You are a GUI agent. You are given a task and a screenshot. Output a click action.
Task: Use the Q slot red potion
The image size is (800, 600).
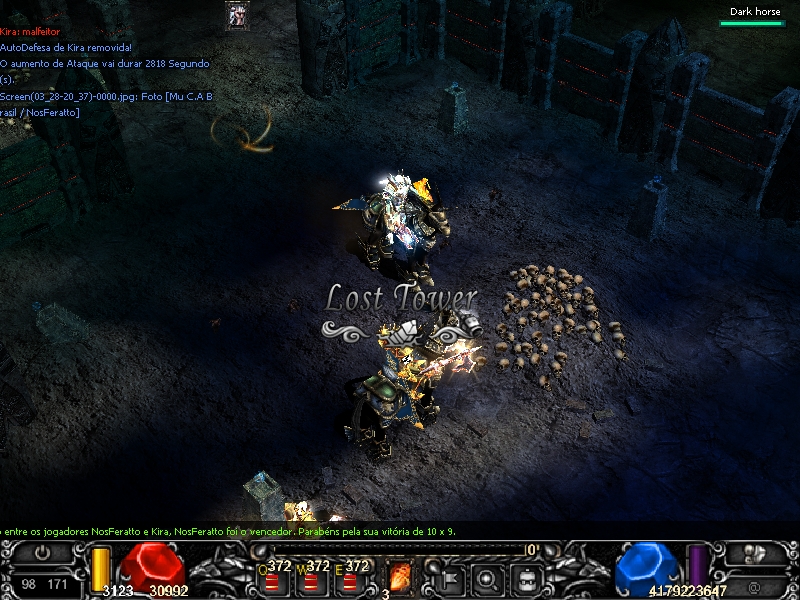coord(272,581)
